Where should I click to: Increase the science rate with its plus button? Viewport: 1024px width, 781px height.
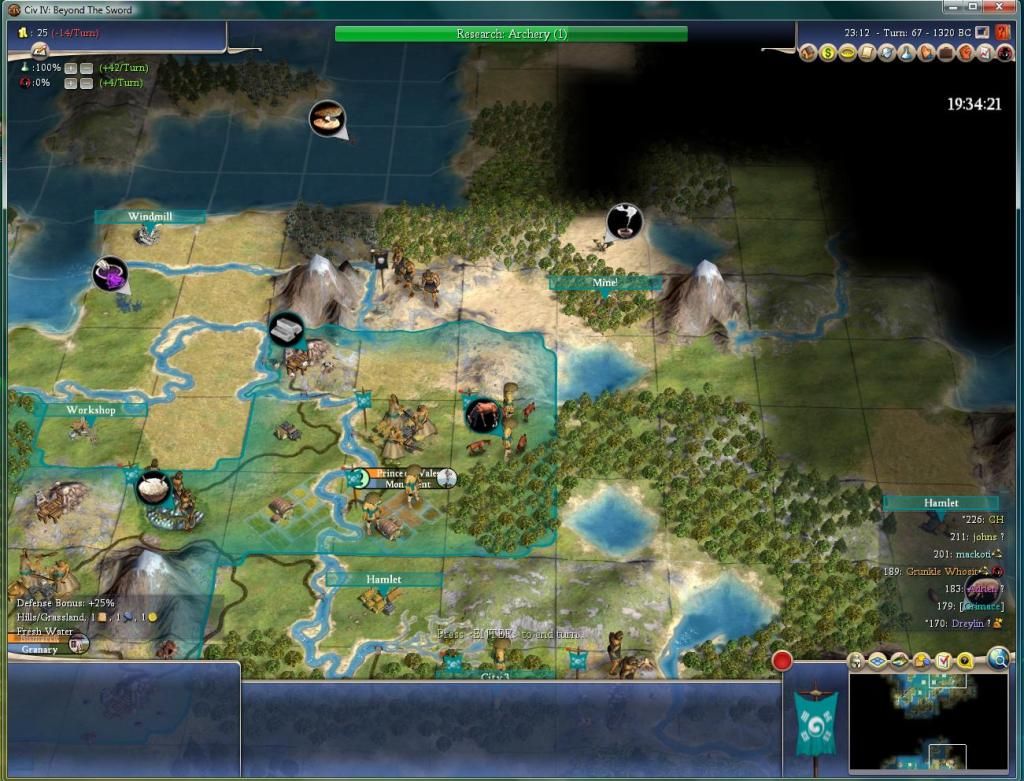(x=70, y=68)
